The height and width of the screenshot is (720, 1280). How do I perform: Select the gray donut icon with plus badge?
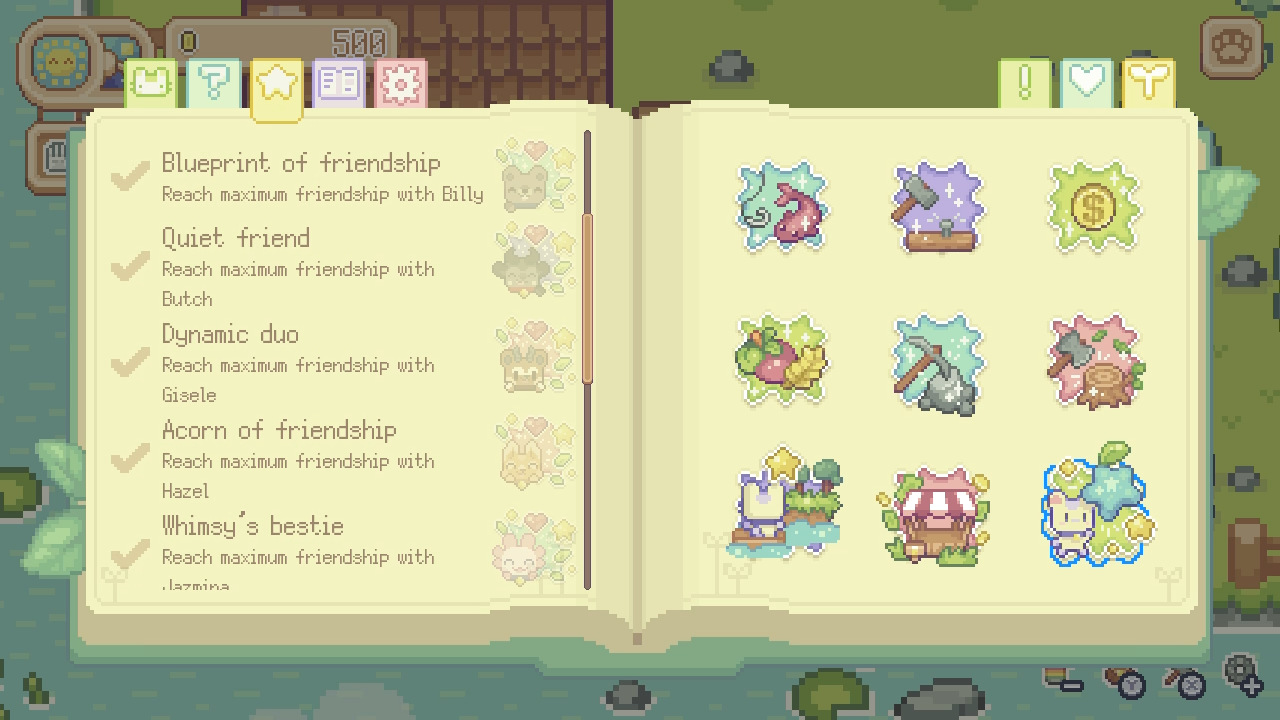pyautogui.click(x=1240, y=670)
